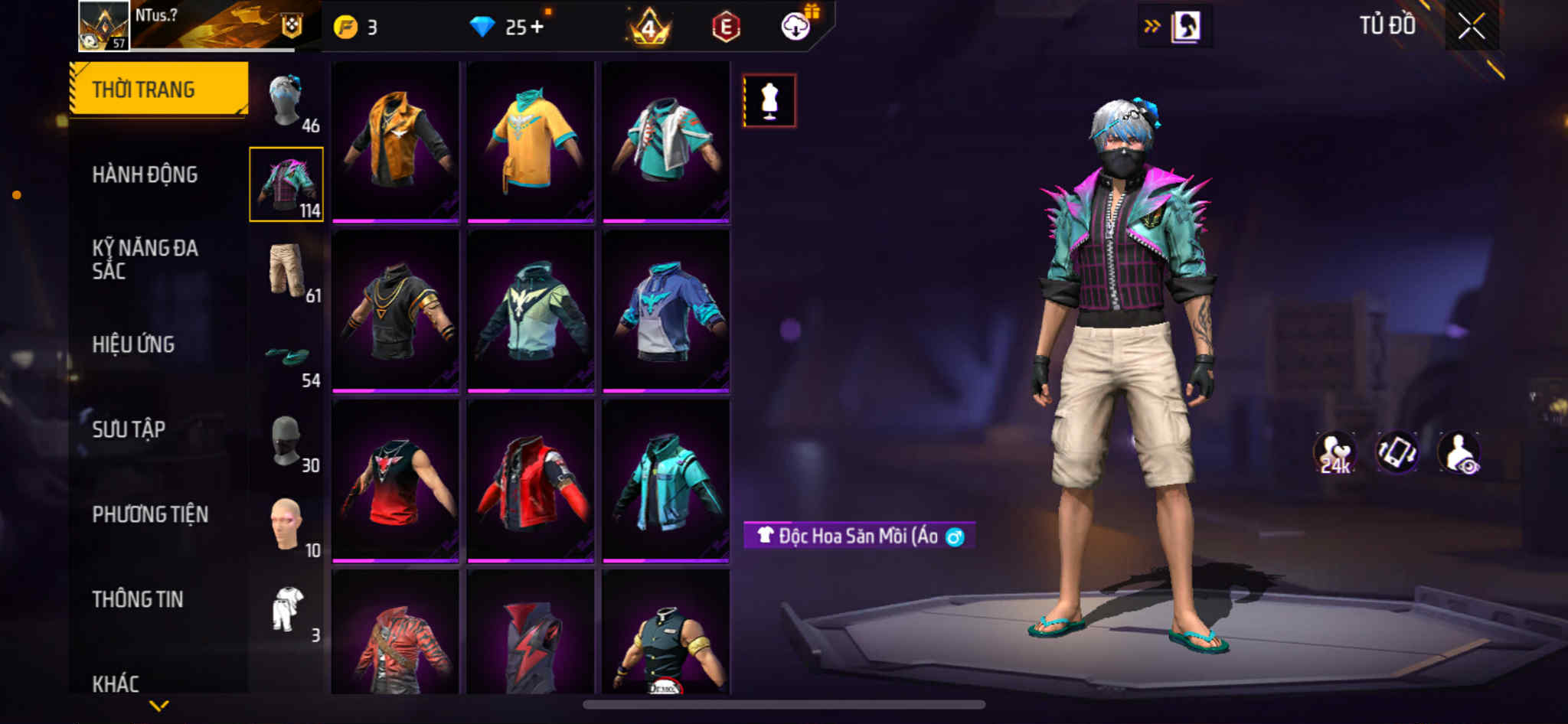Select the yellow t-shirt with teal scarf
The width and height of the screenshot is (1568, 724).
tap(531, 141)
